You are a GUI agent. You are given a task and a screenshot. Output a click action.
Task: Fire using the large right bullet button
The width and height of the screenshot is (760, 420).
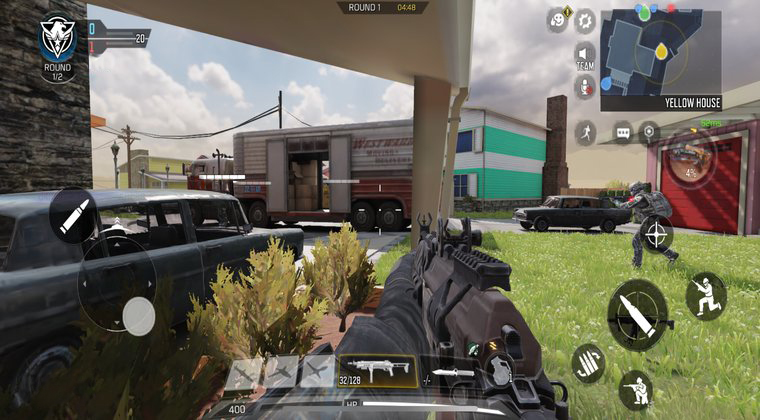(x=638, y=313)
